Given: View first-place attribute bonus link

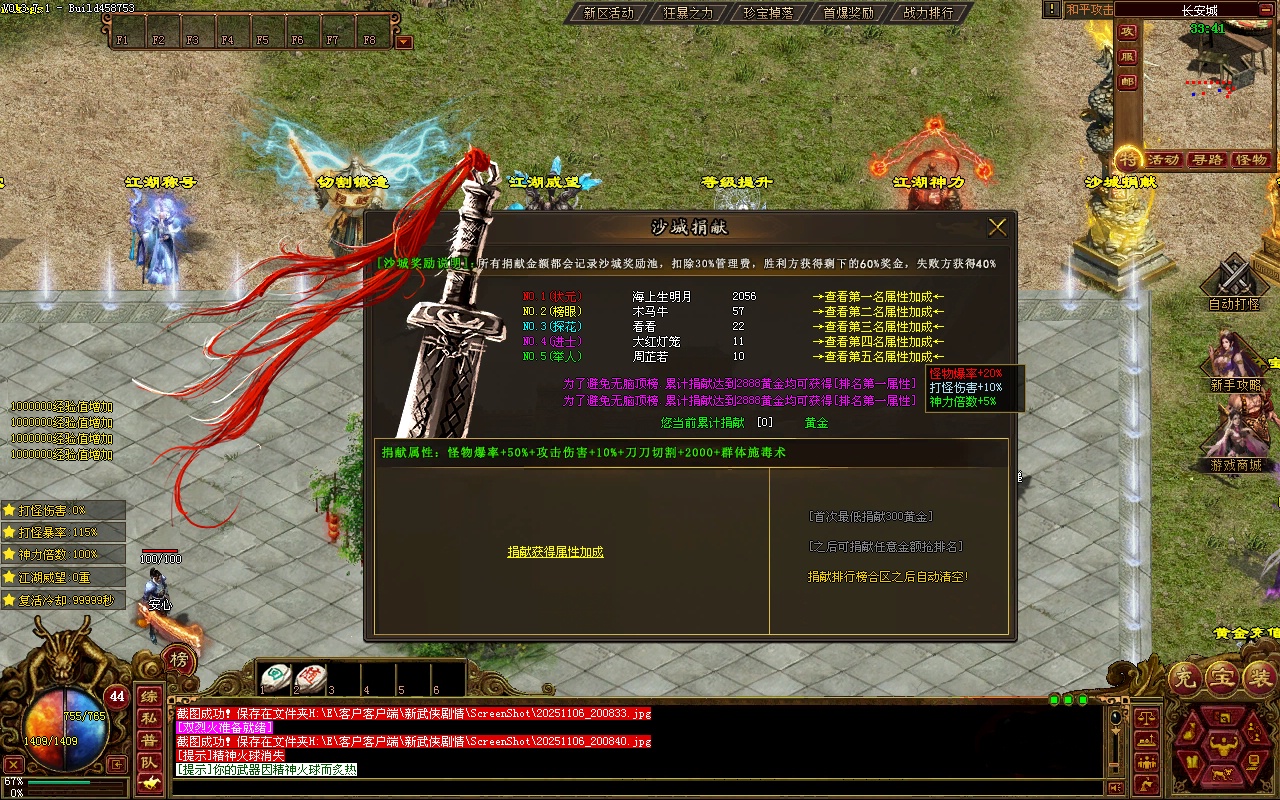Looking at the screenshot, I should click(x=878, y=297).
